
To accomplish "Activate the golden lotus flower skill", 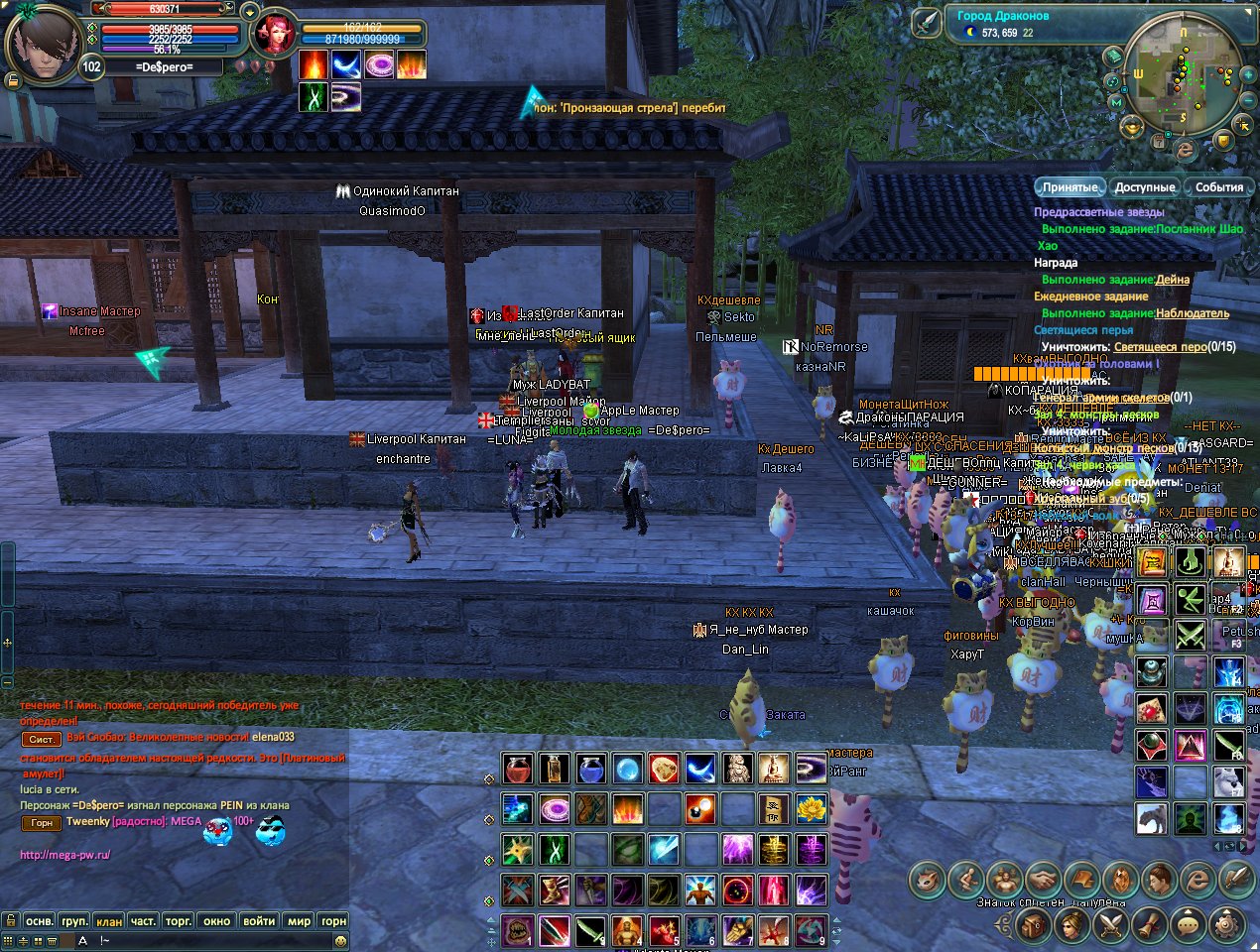I will [812, 809].
